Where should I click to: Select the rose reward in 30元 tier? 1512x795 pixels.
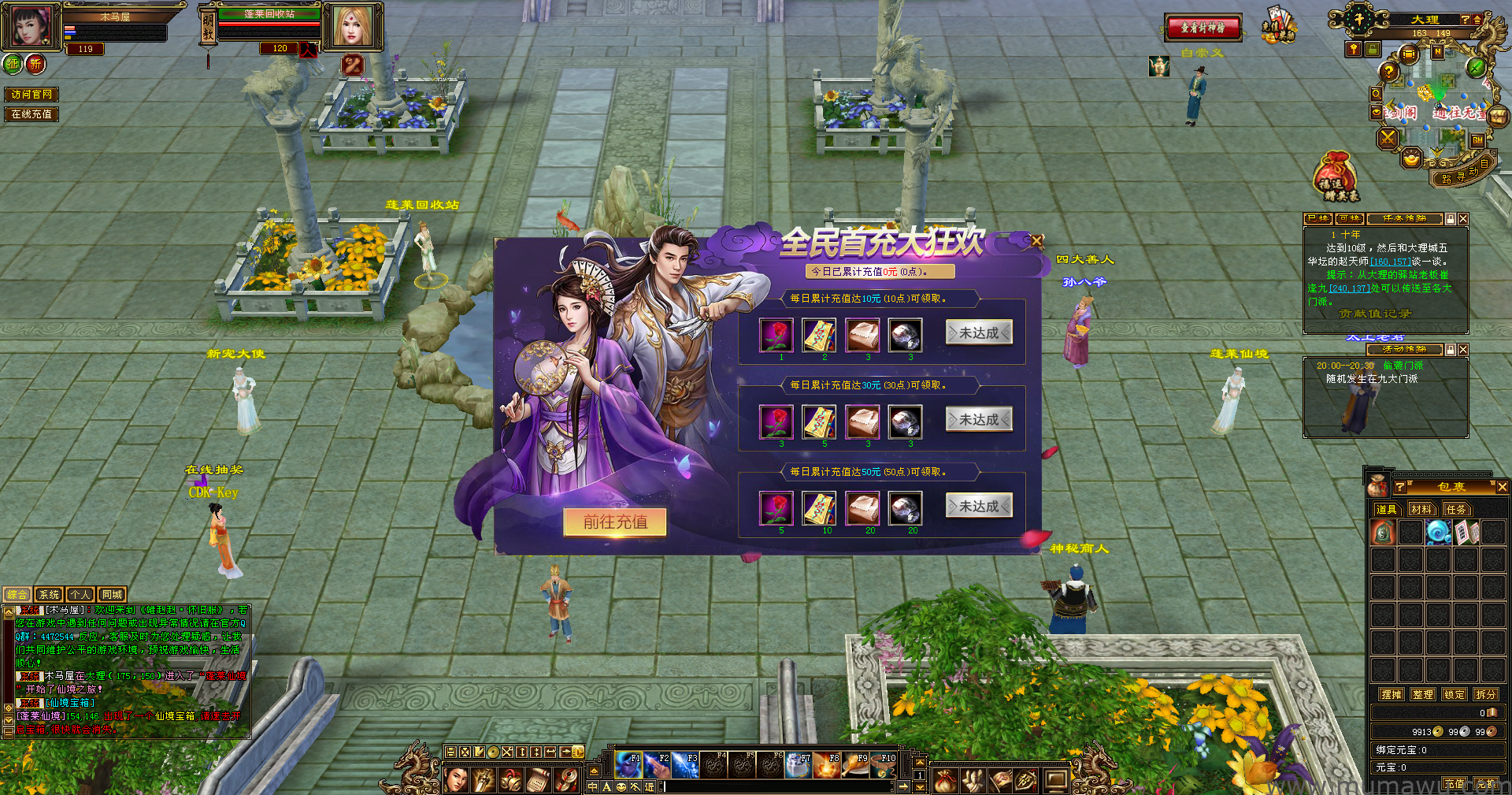pos(776,422)
